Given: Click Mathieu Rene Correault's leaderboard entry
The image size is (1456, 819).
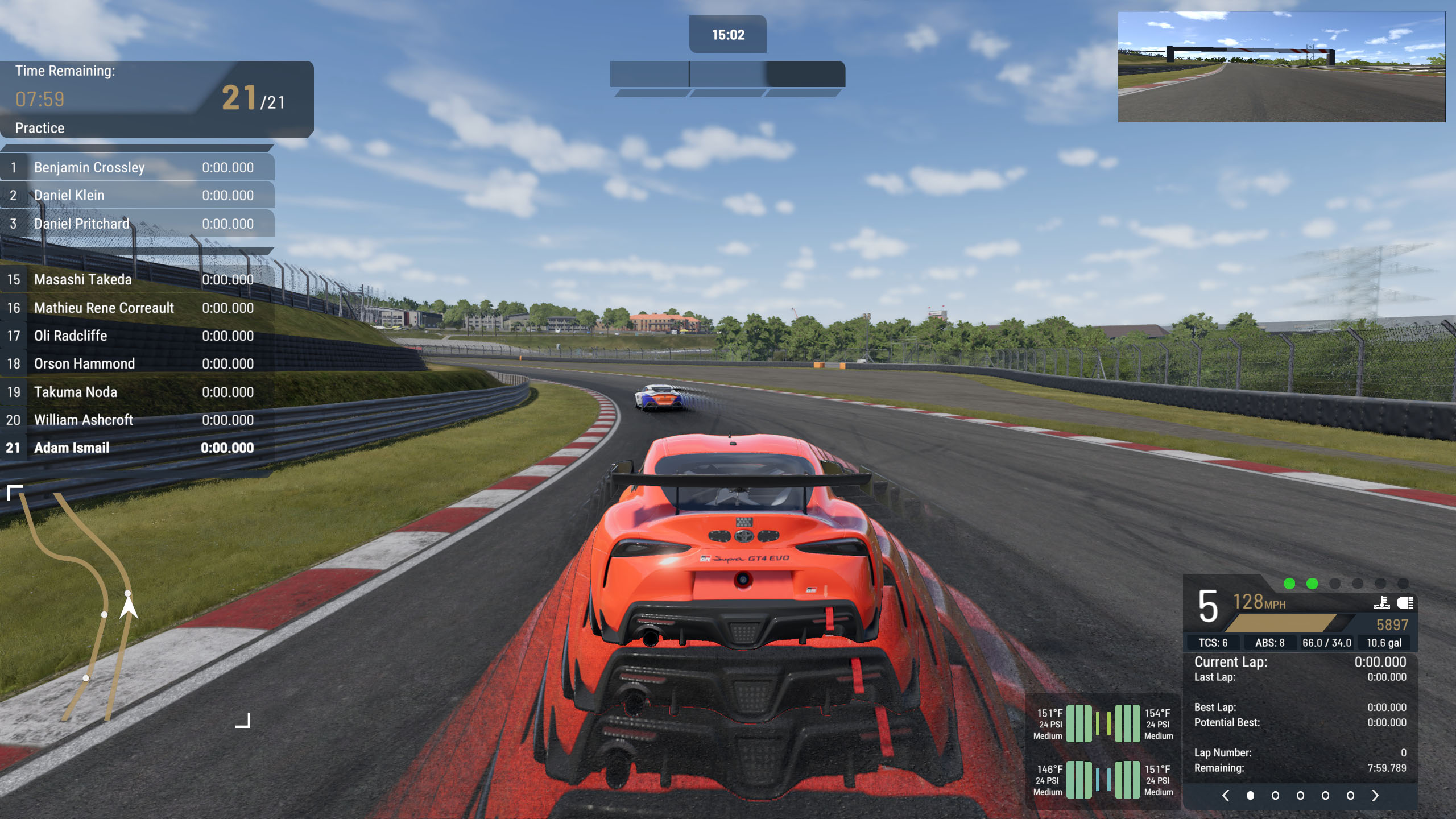Looking at the screenshot, I should (137, 308).
